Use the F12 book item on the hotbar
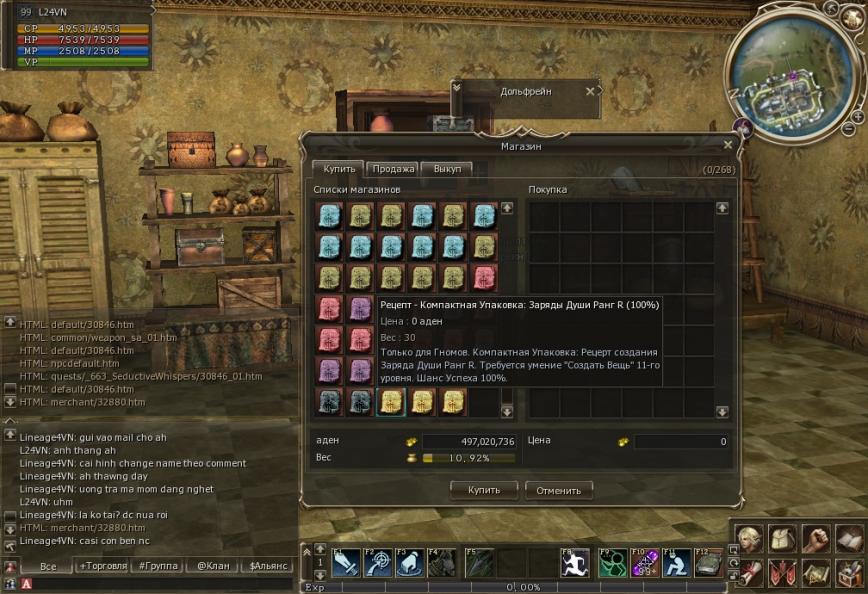The image size is (868, 594). [x=708, y=564]
